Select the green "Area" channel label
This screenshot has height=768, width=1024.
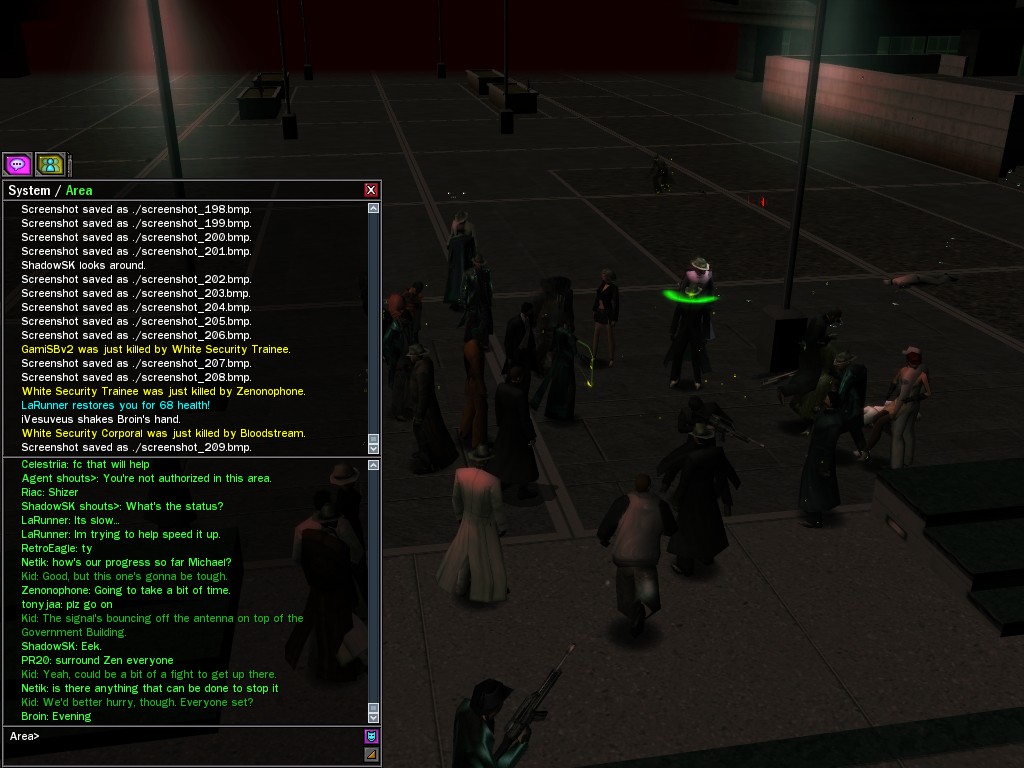pos(79,190)
